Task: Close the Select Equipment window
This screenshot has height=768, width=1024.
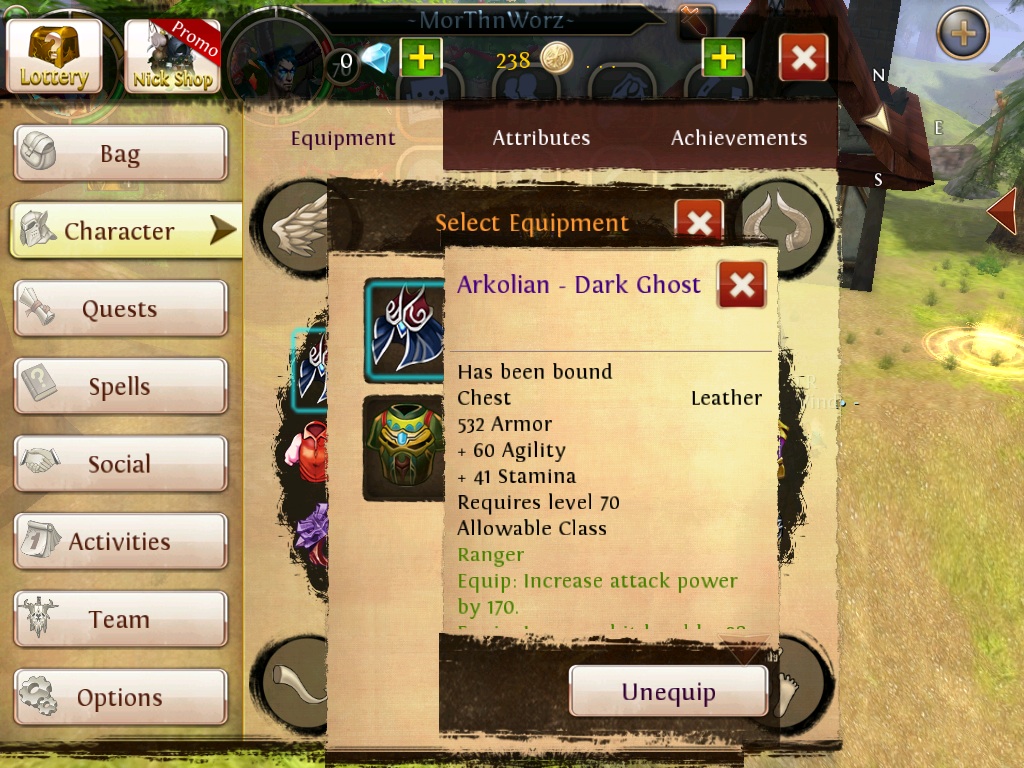Action: [x=699, y=222]
